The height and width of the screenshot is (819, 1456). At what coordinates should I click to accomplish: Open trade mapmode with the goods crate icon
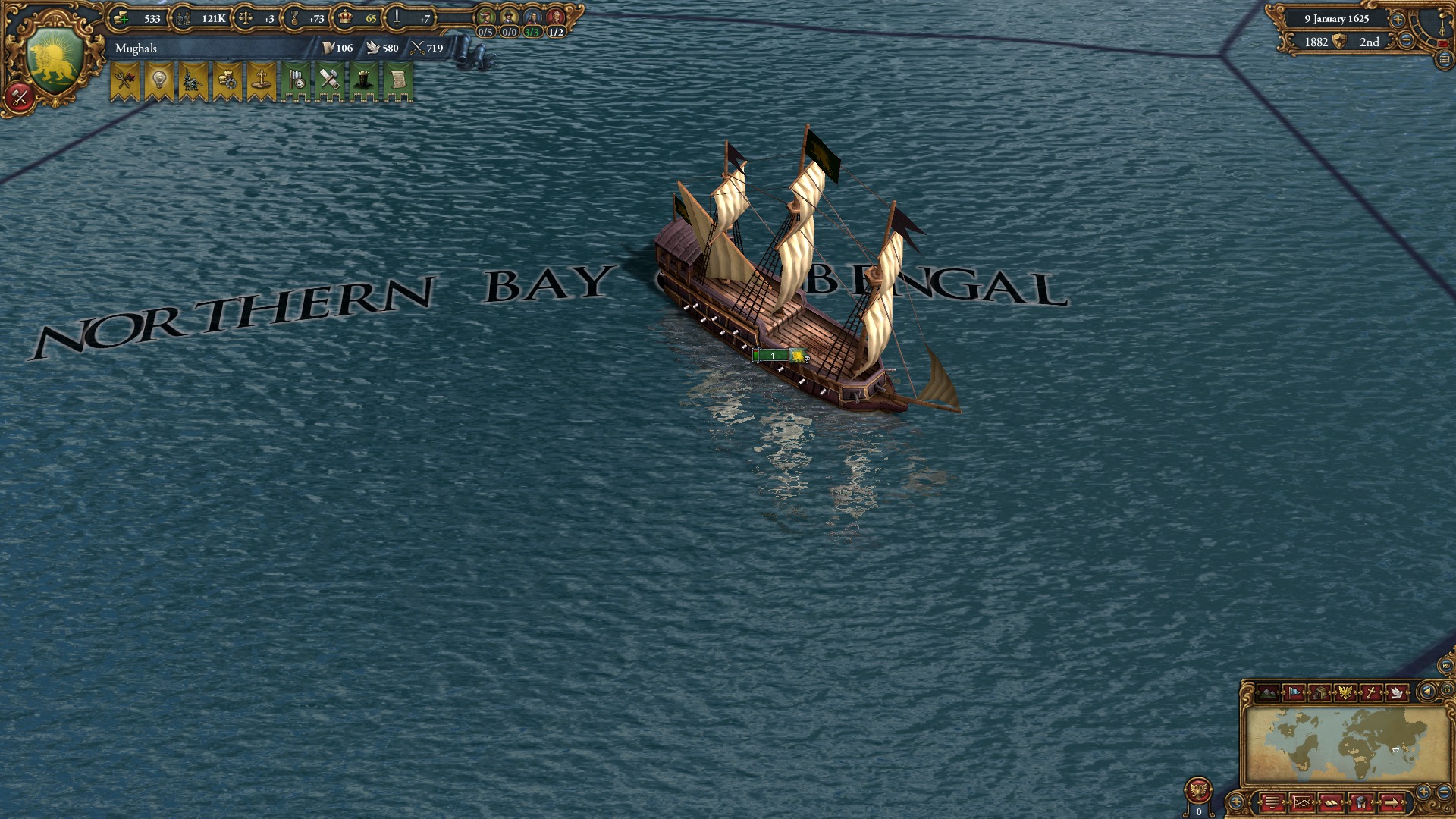(x=1318, y=693)
